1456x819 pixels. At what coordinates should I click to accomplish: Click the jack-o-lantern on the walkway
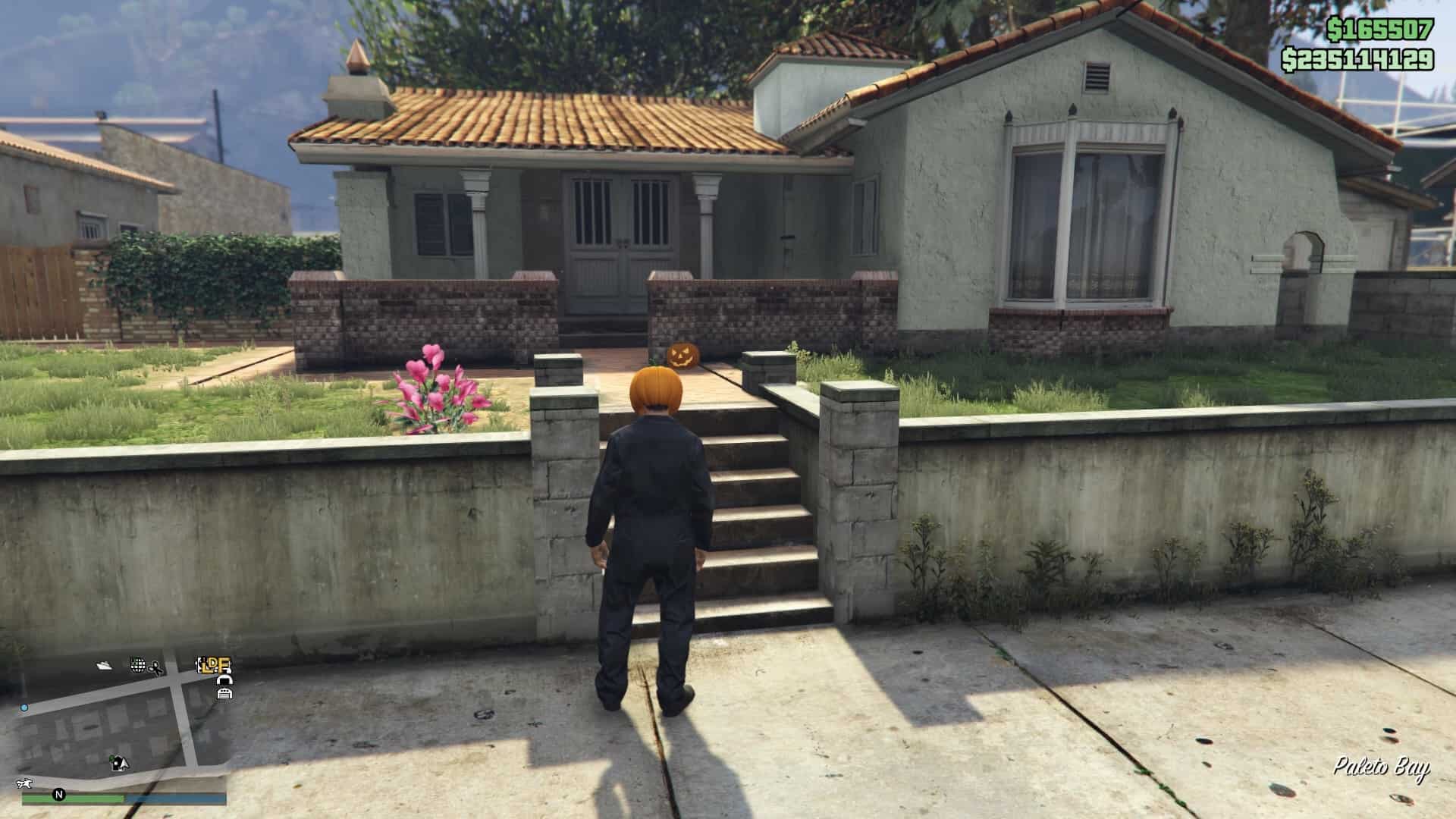coord(683,355)
